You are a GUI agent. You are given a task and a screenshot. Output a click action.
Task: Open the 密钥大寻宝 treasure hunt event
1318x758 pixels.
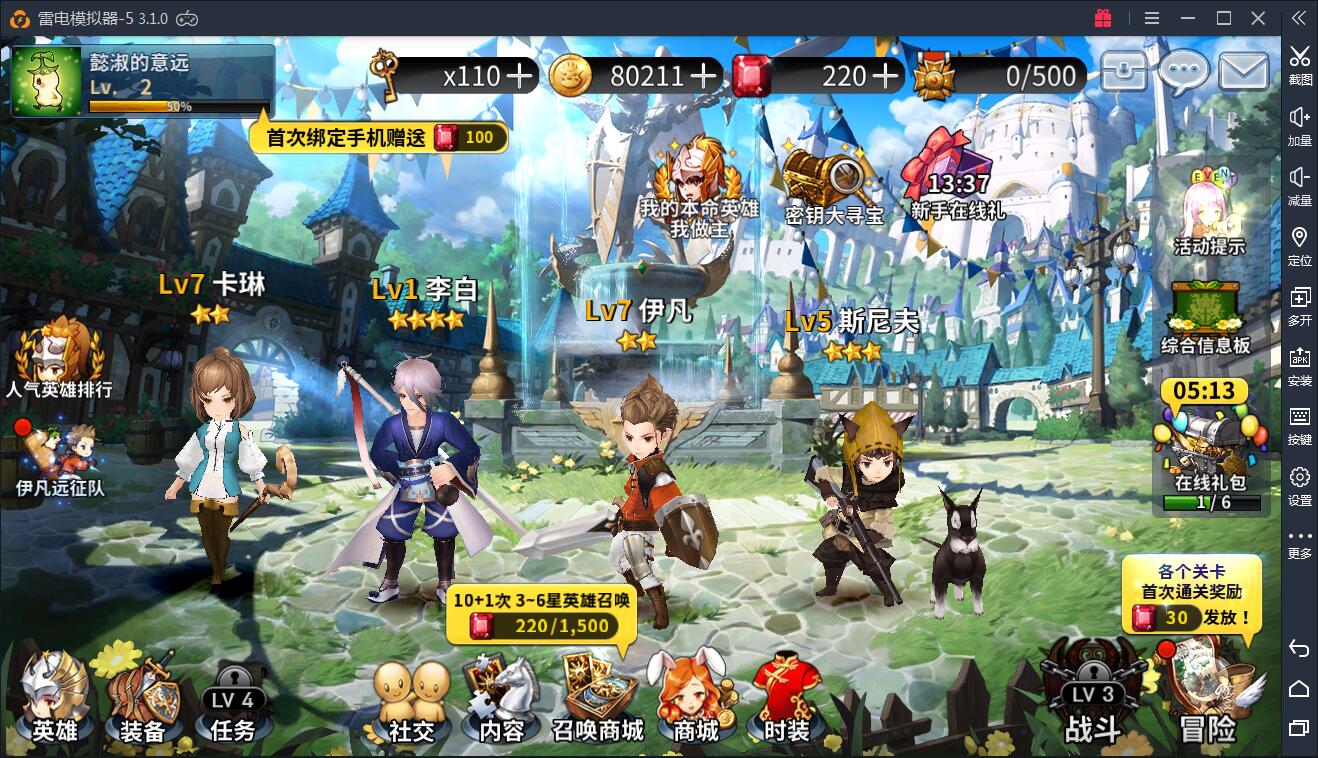(x=834, y=187)
